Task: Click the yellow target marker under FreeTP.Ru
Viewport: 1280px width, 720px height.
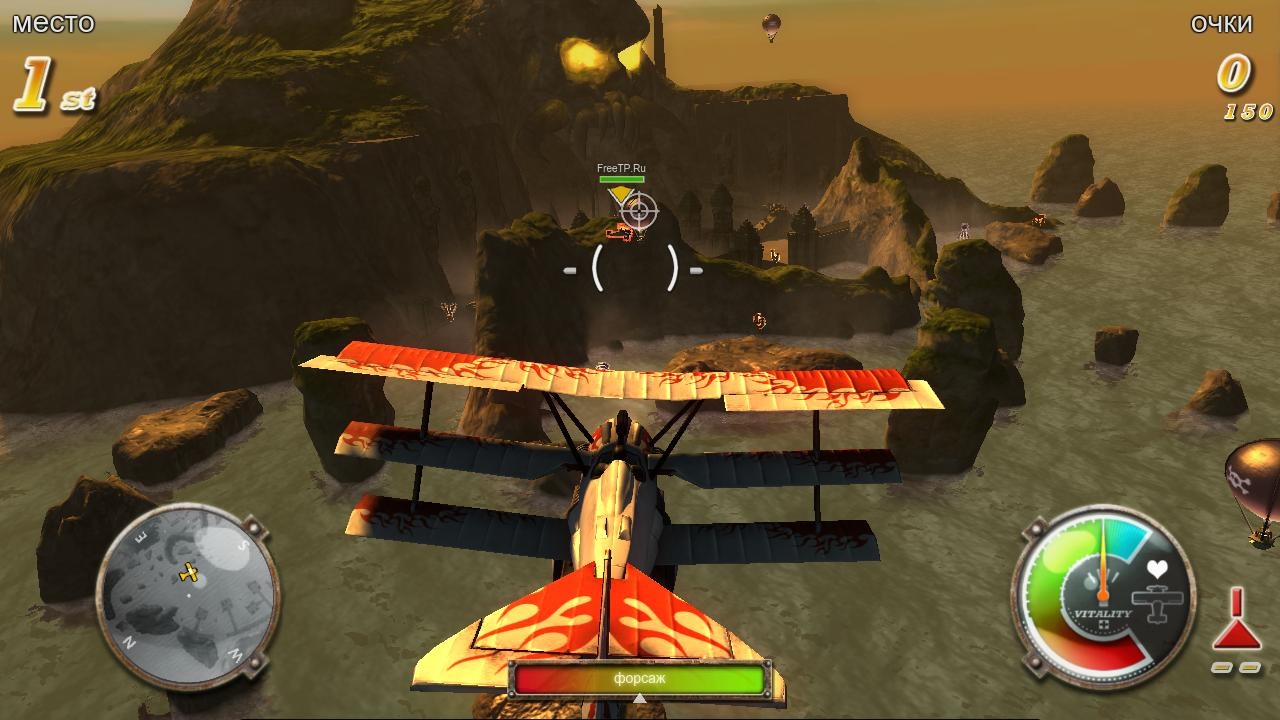Action: coord(621,193)
